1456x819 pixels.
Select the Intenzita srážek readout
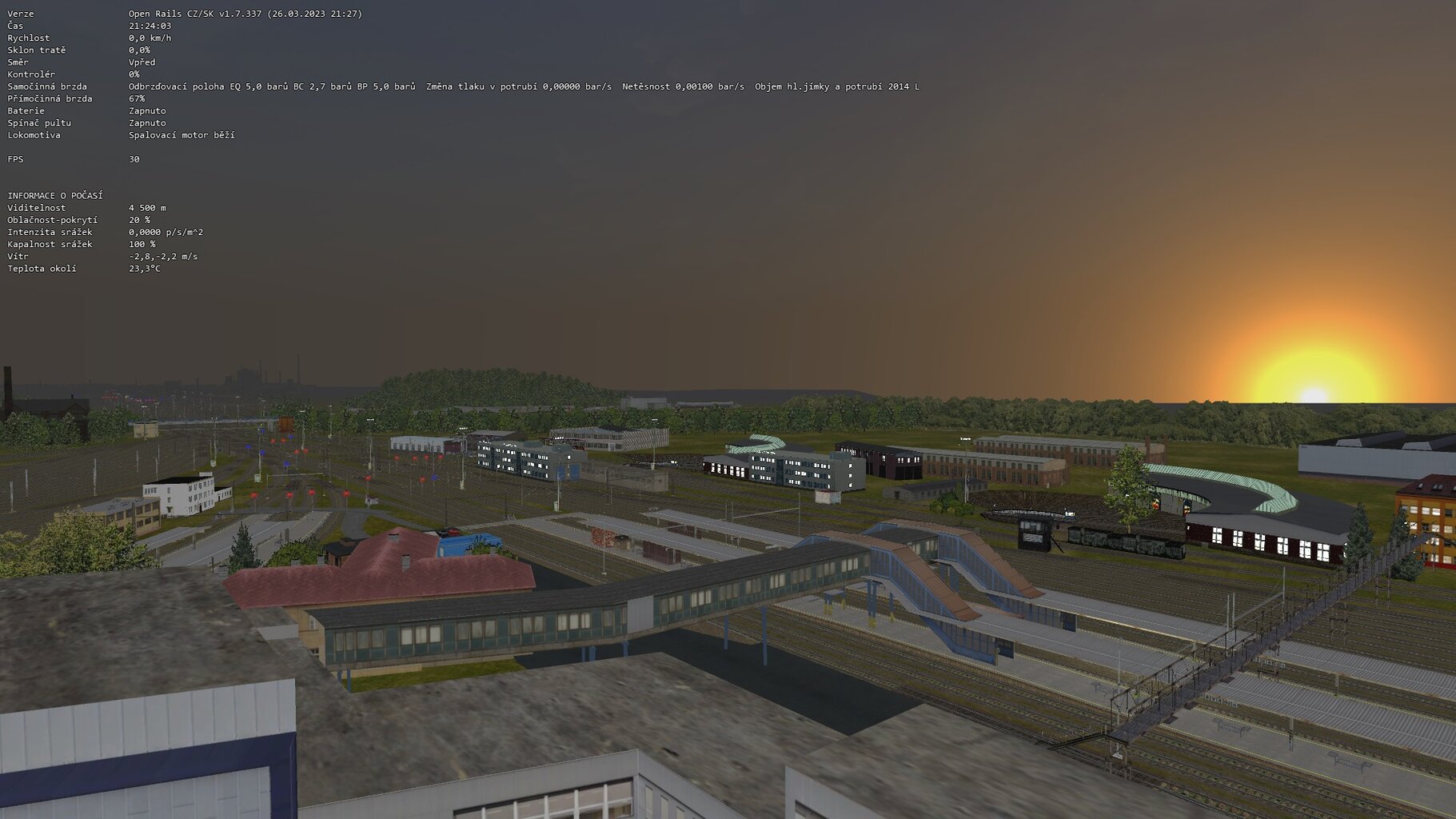click(166, 231)
